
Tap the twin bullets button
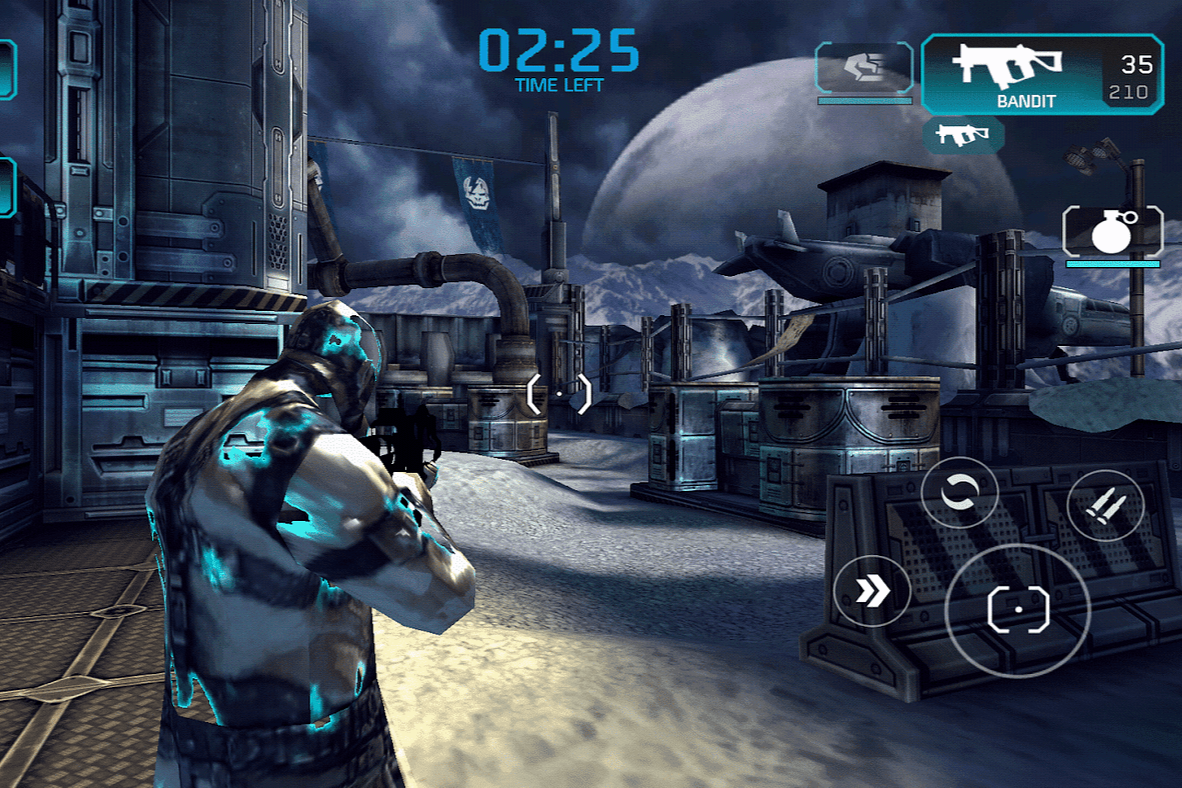pos(1105,505)
